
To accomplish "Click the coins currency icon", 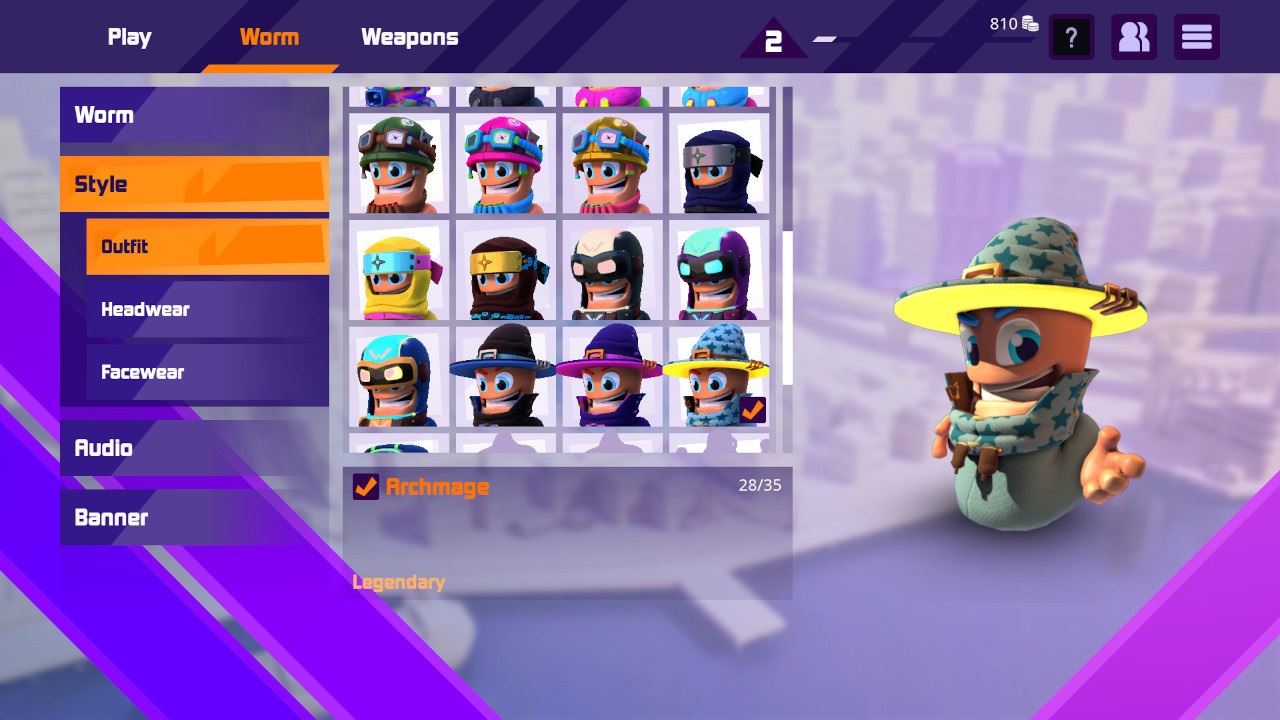I will (x=1030, y=23).
